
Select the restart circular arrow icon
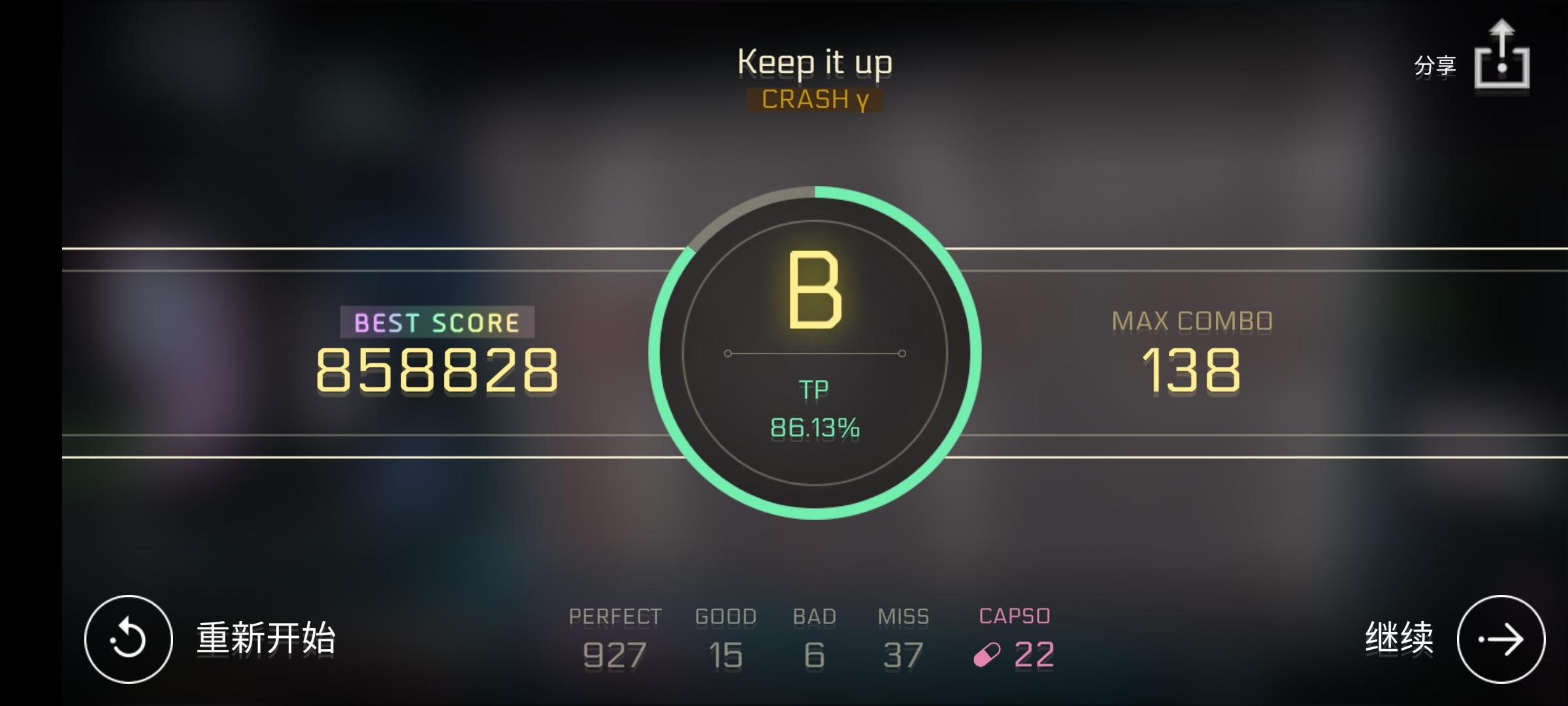tap(128, 639)
